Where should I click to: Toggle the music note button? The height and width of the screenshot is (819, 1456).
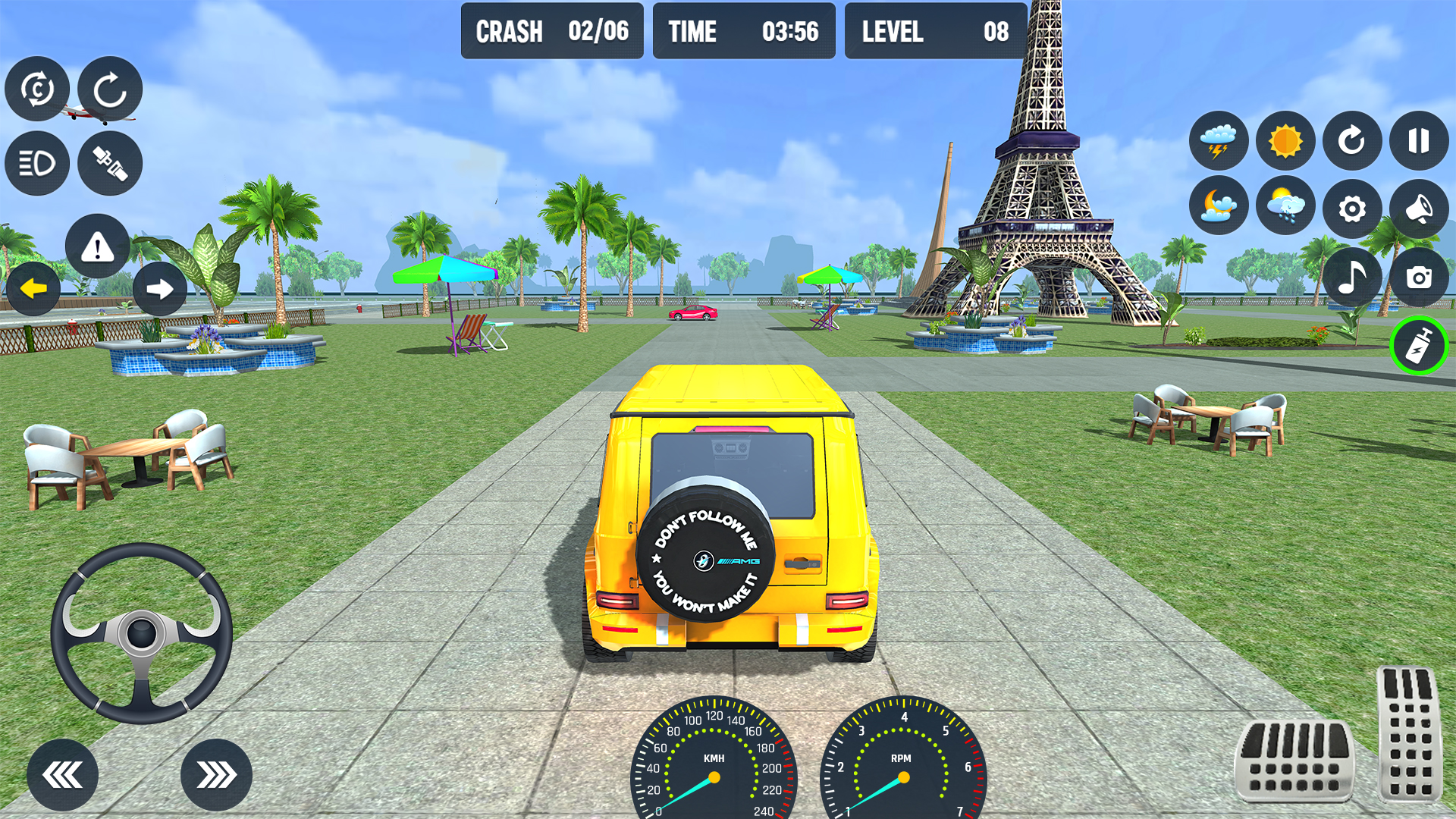click(x=1352, y=277)
